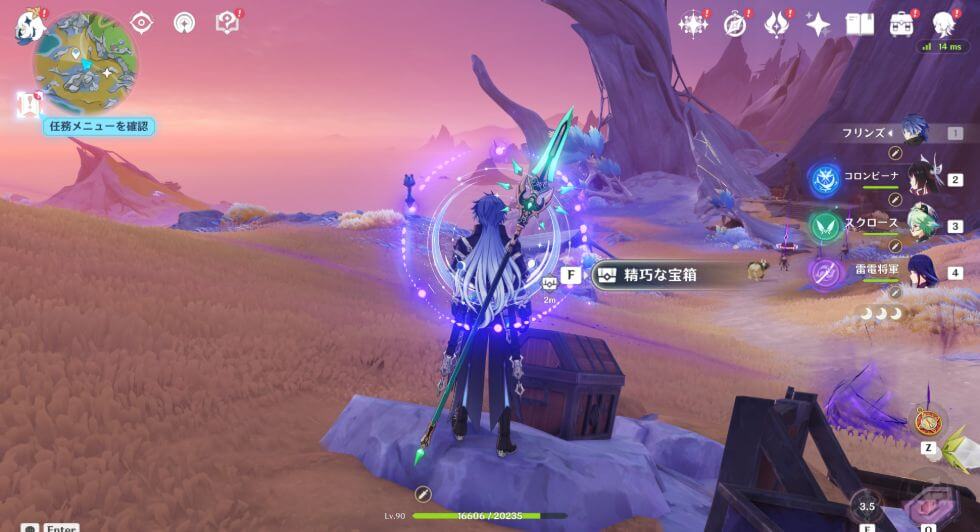
Task: Open the signal wave icon in the top bar
Action: 184,22
